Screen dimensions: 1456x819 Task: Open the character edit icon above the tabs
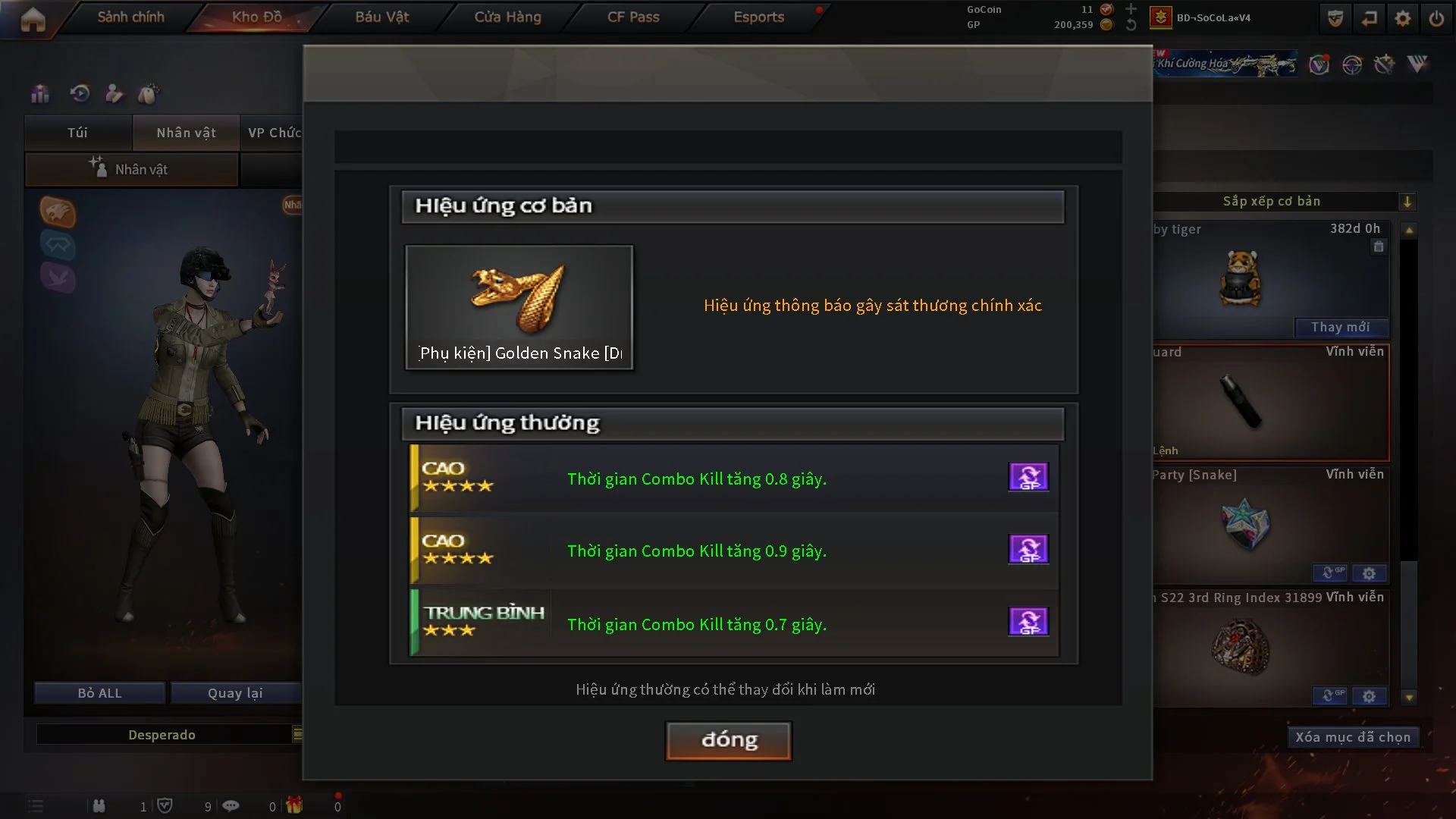point(114,94)
